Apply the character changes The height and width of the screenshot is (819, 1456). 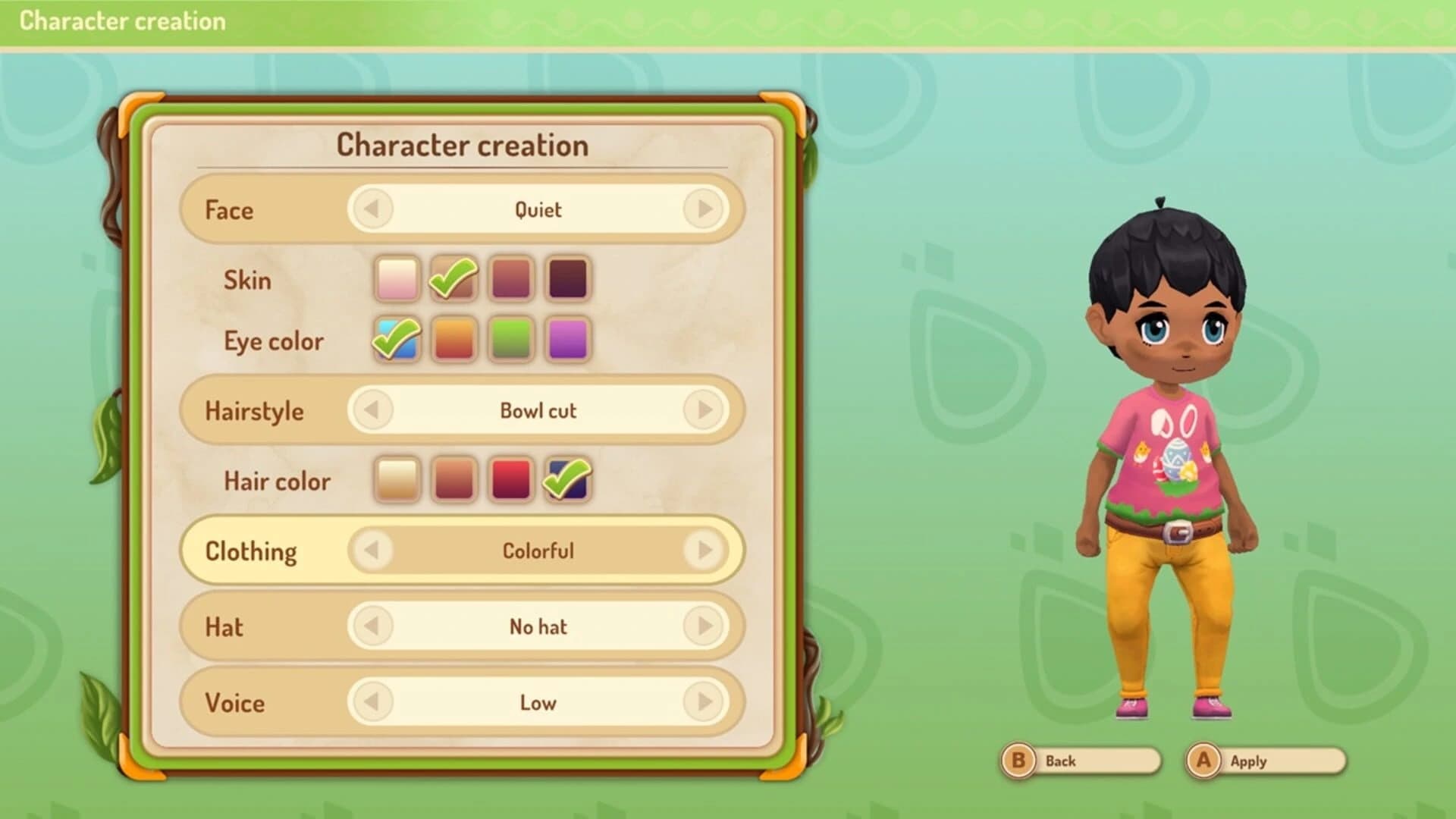coord(1263,761)
